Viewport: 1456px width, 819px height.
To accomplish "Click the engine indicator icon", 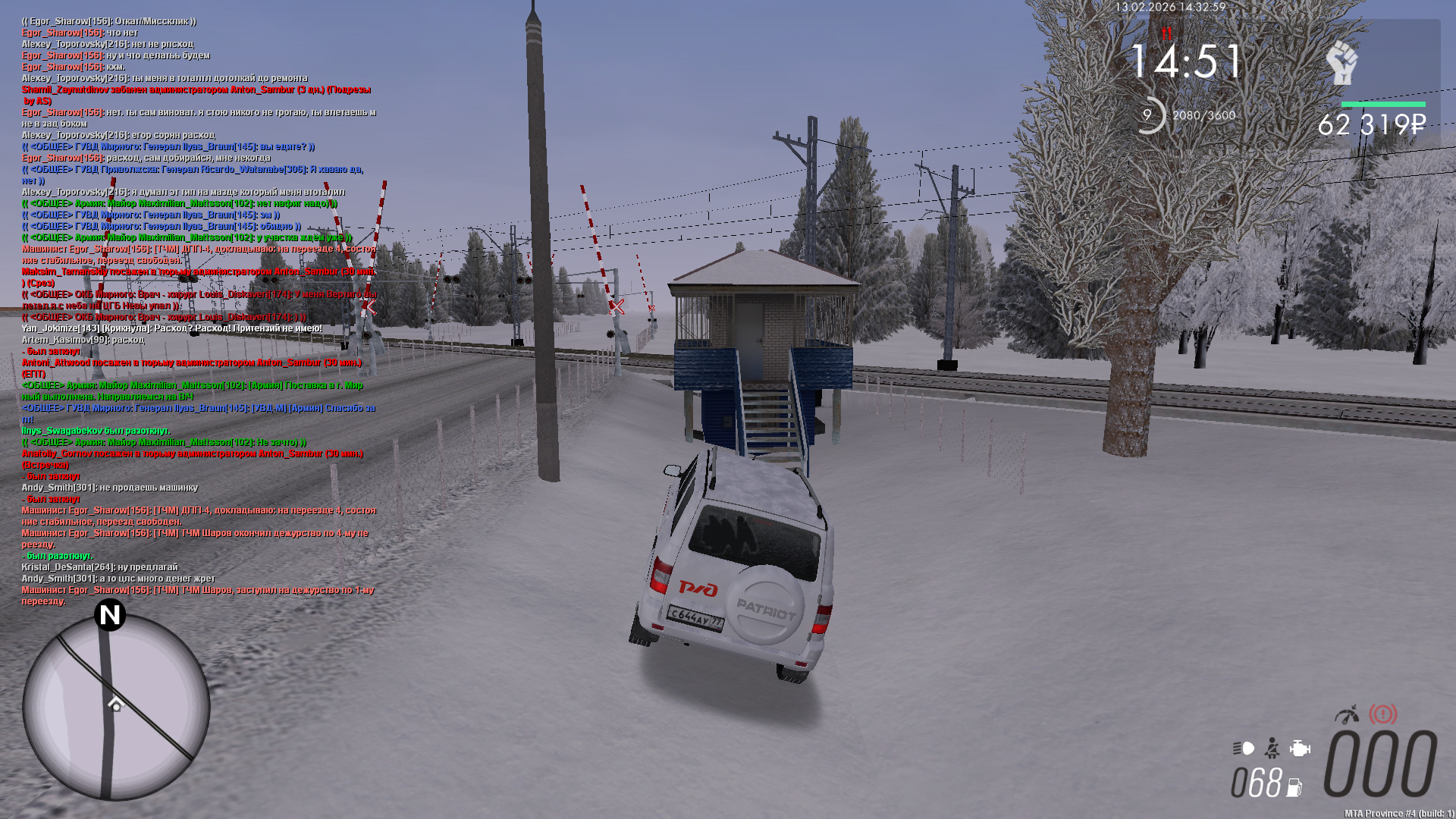I will point(1300,748).
